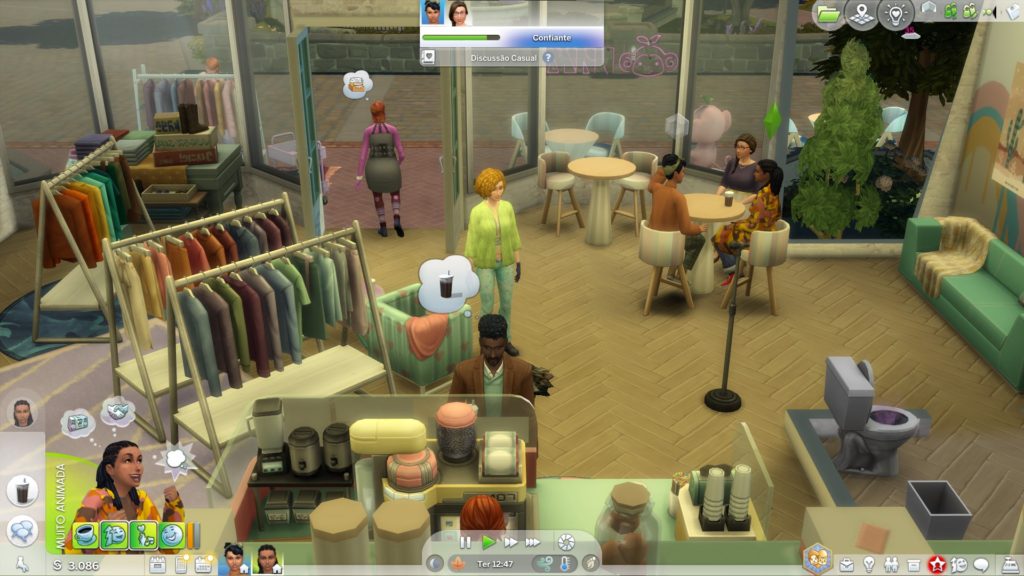1024x576 pixels.
Task: Open the map view button
Action: pyautogui.click(x=861, y=14)
